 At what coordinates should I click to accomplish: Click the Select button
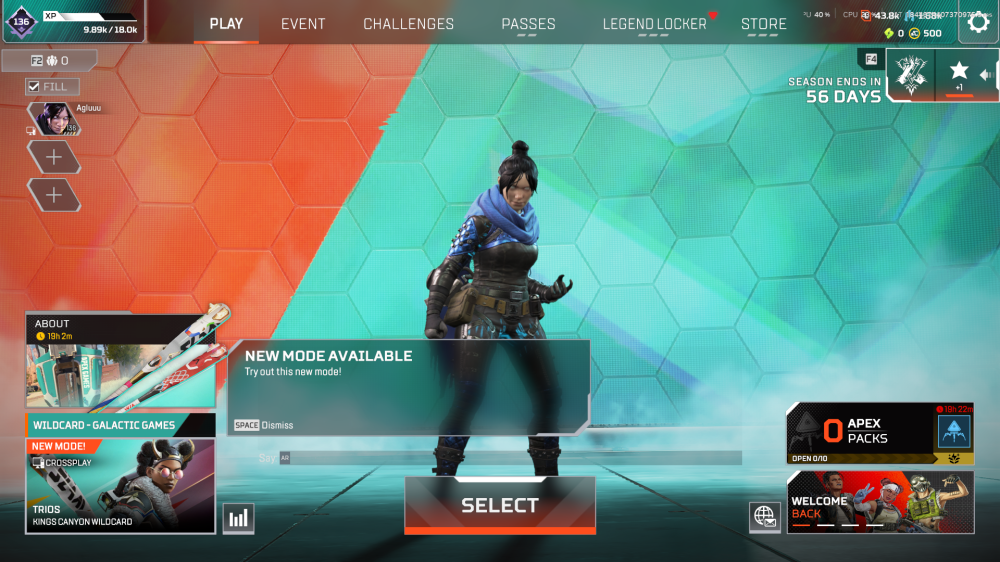pyautogui.click(x=499, y=505)
